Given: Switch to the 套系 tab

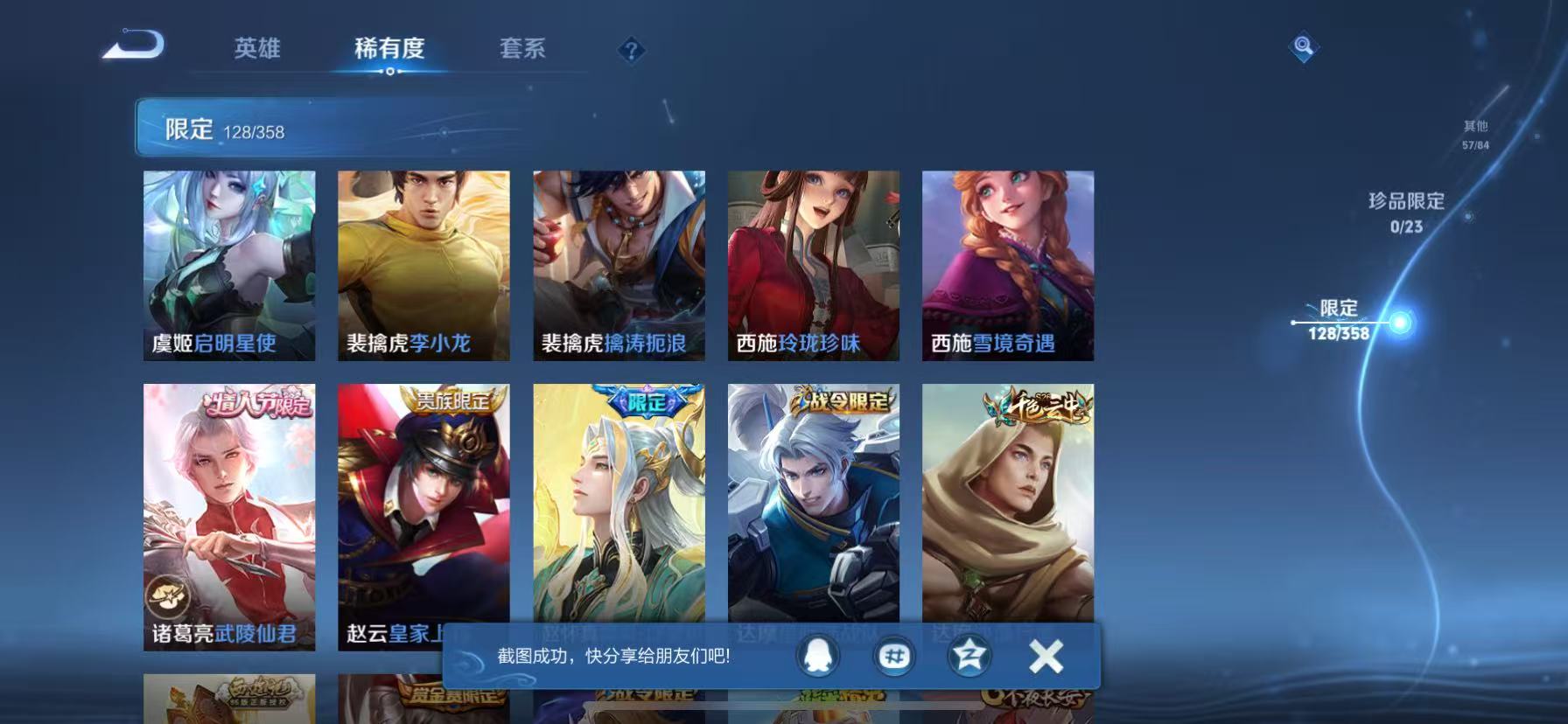Looking at the screenshot, I should pyautogui.click(x=523, y=50).
